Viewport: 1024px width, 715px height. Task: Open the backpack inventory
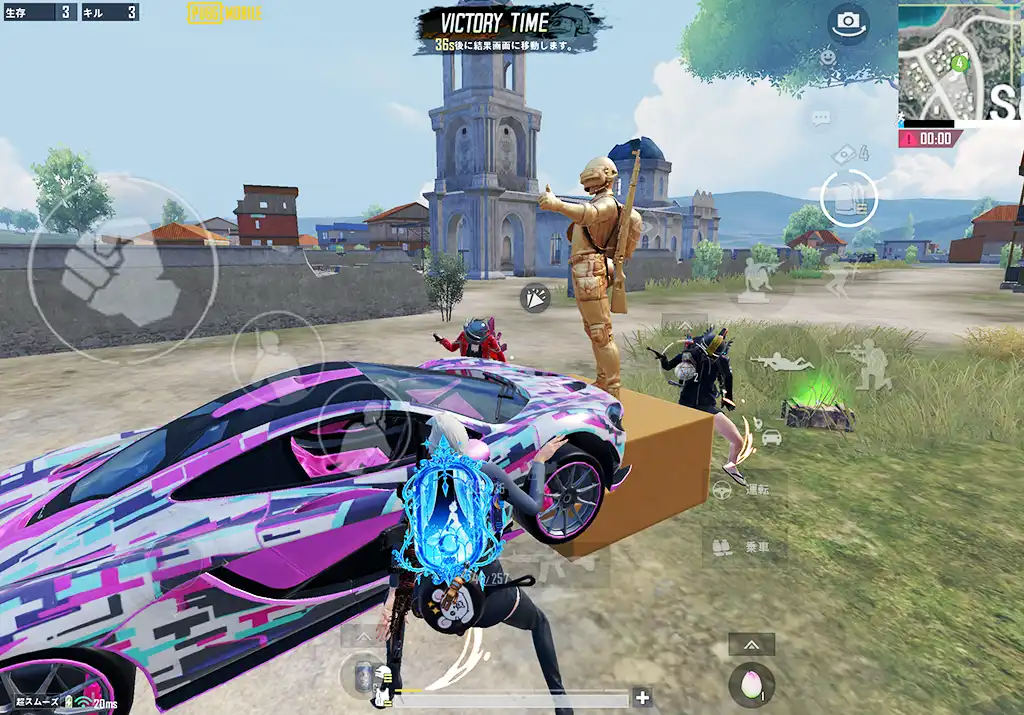coord(848,197)
